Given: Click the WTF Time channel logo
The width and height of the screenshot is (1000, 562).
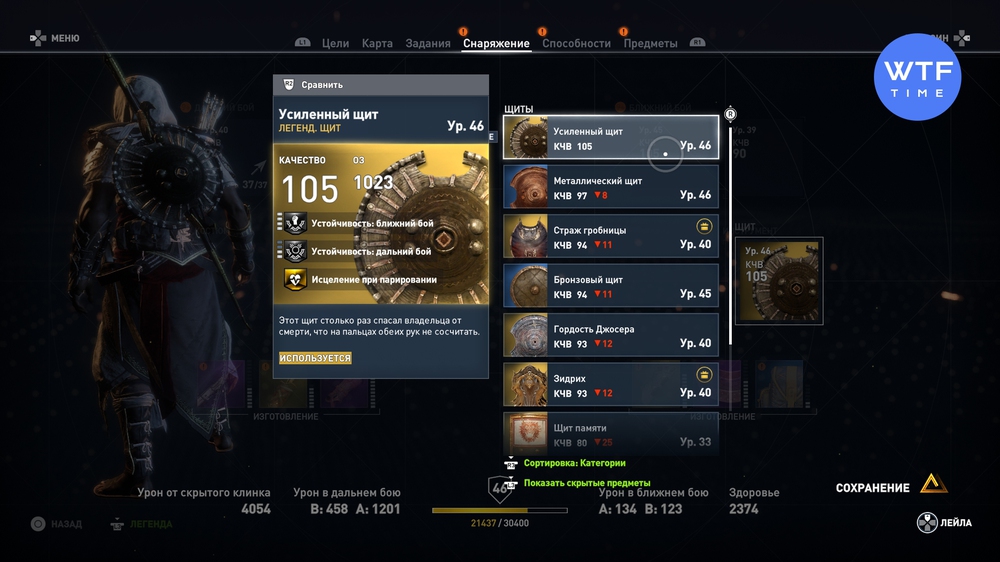Looking at the screenshot, I should click(x=917, y=77).
